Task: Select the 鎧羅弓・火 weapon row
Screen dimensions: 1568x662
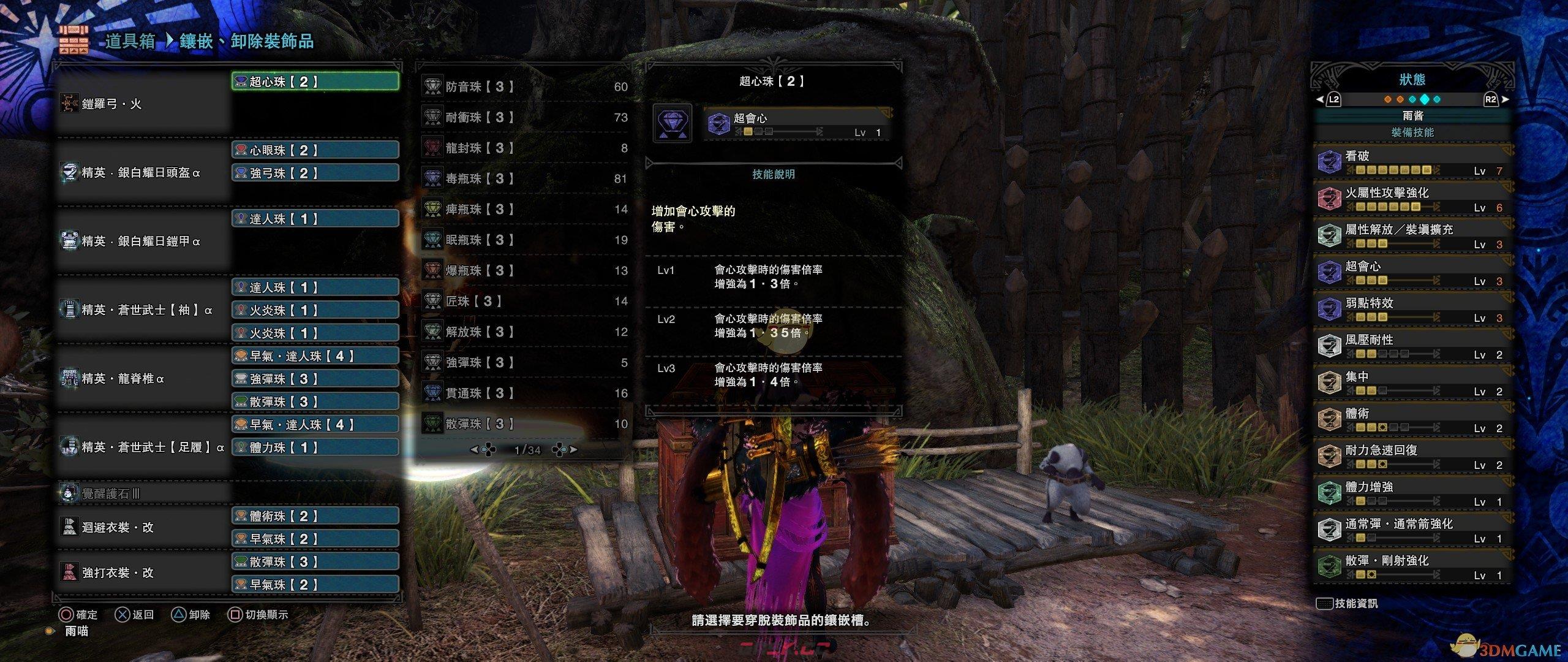Action: [x=143, y=104]
